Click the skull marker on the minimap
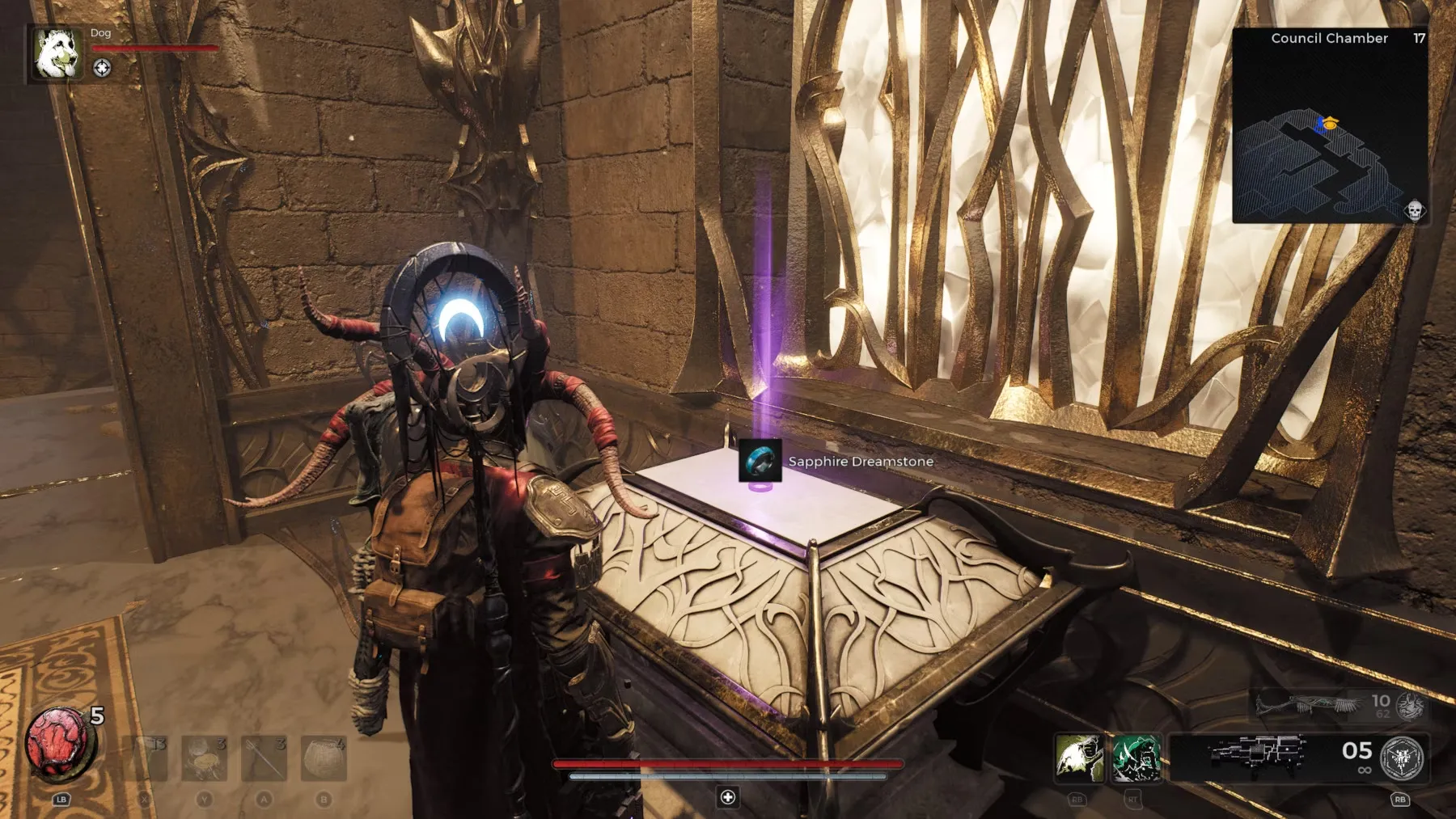 (1414, 211)
